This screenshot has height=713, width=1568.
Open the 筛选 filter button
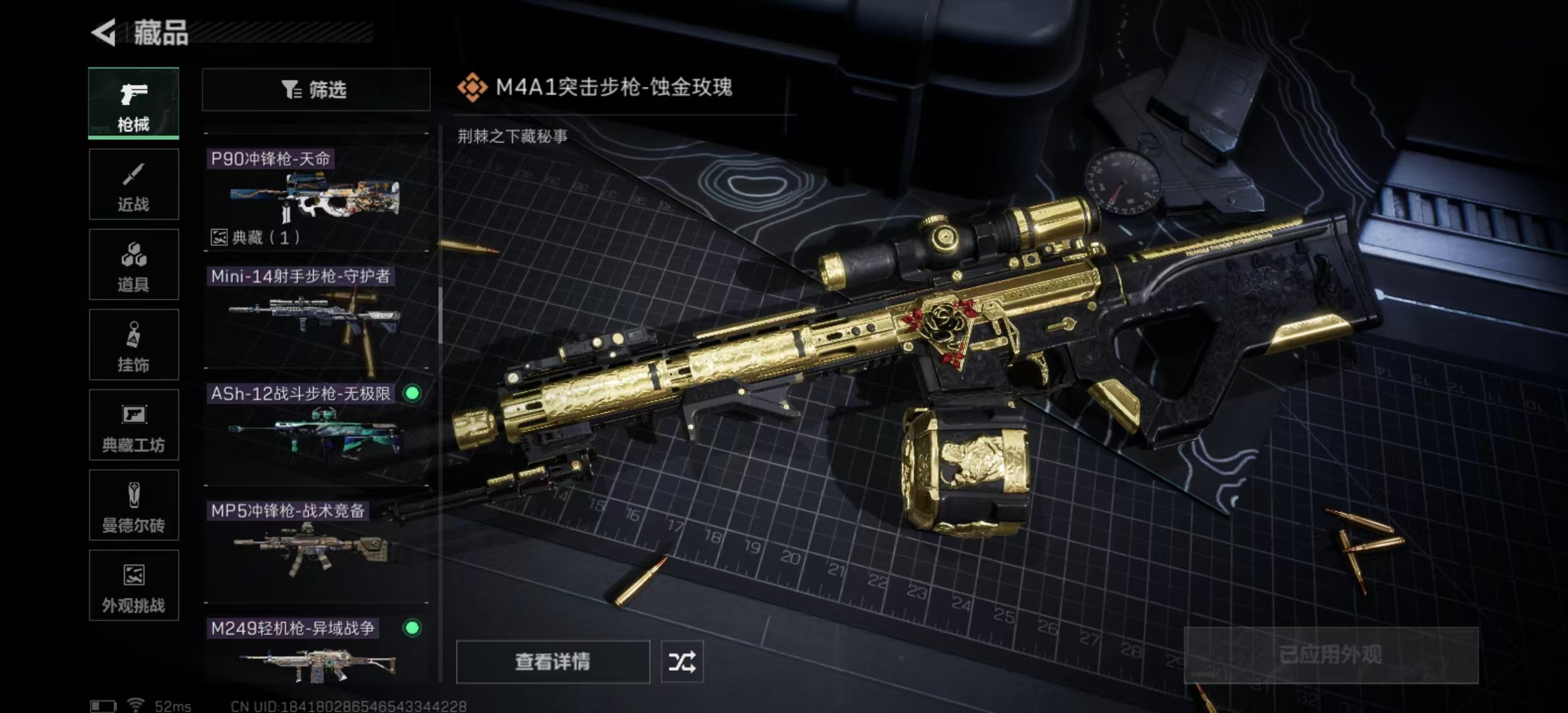point(315,89)
